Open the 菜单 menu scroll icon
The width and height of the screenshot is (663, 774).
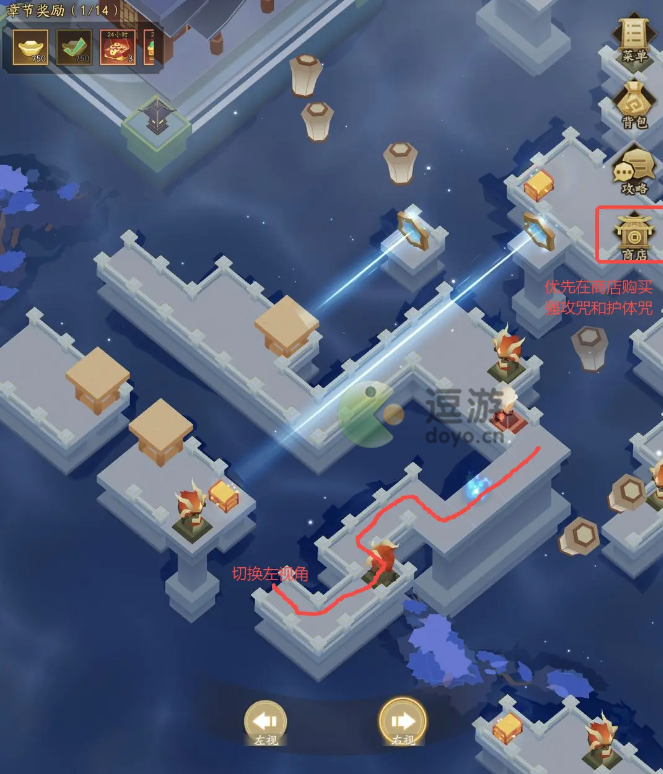tap(634, 36)
